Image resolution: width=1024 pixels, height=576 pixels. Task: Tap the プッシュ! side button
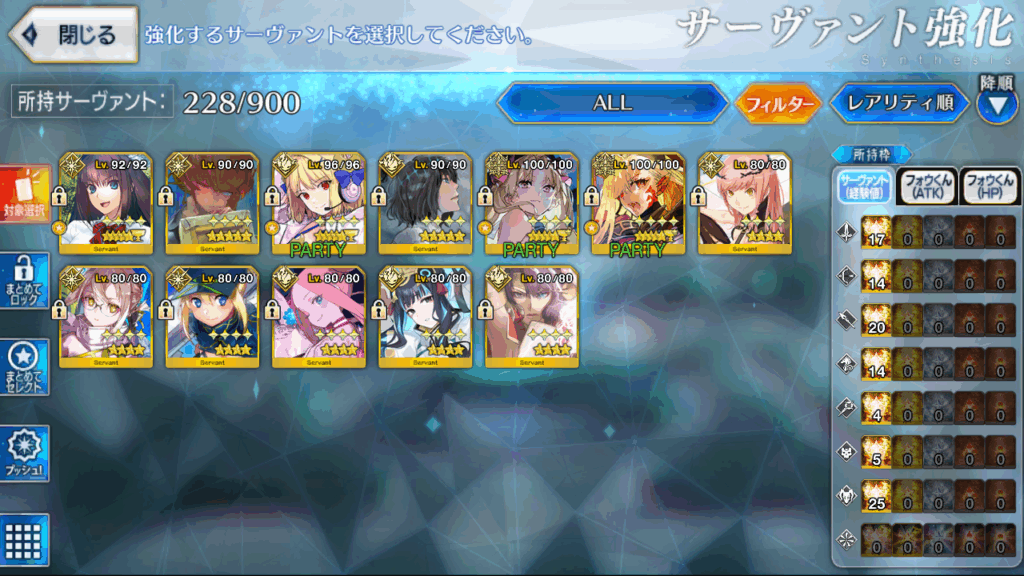coord(24,455)
